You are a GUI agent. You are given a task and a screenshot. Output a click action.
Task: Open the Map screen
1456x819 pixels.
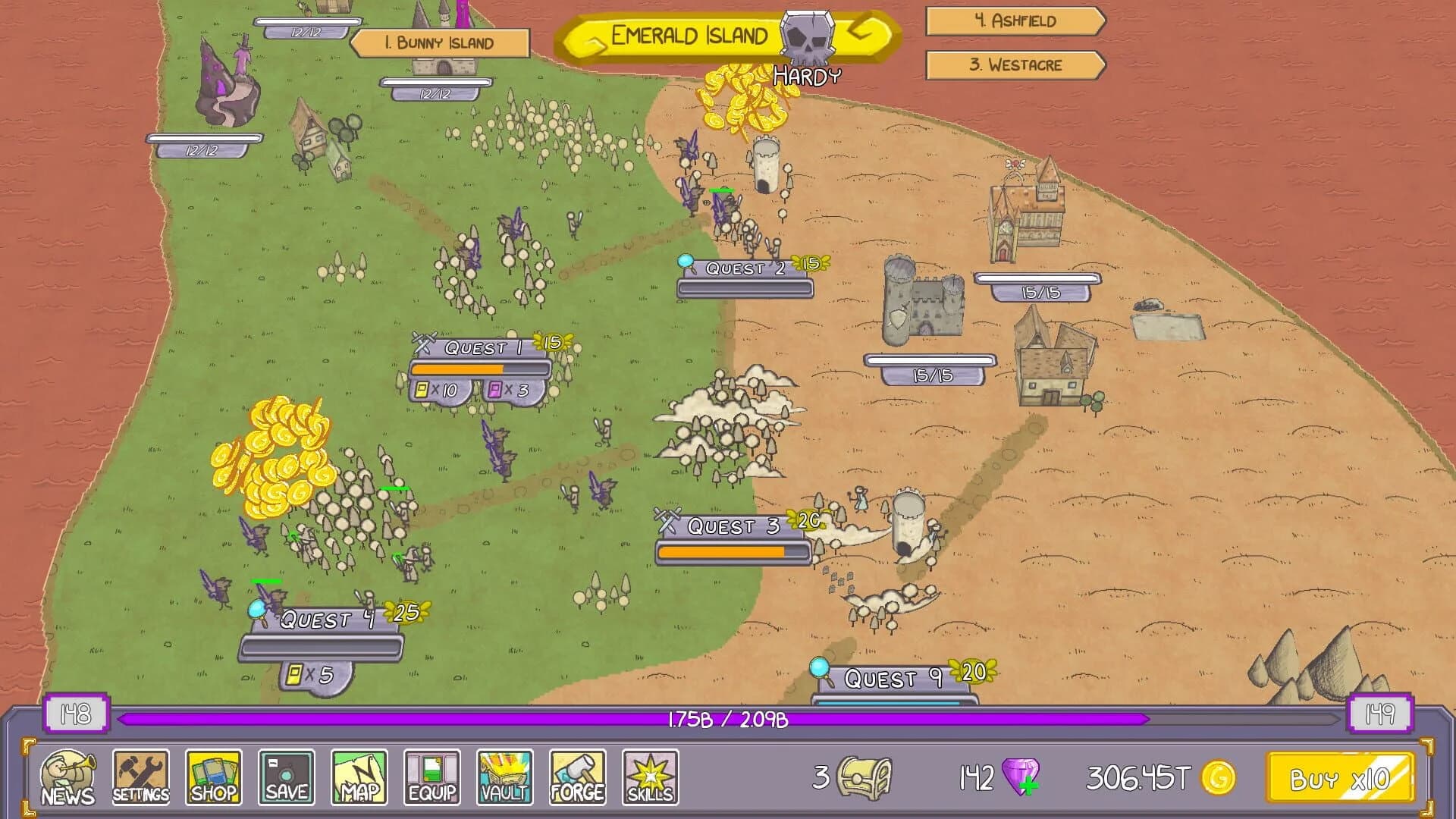click(x=358, y=777)
